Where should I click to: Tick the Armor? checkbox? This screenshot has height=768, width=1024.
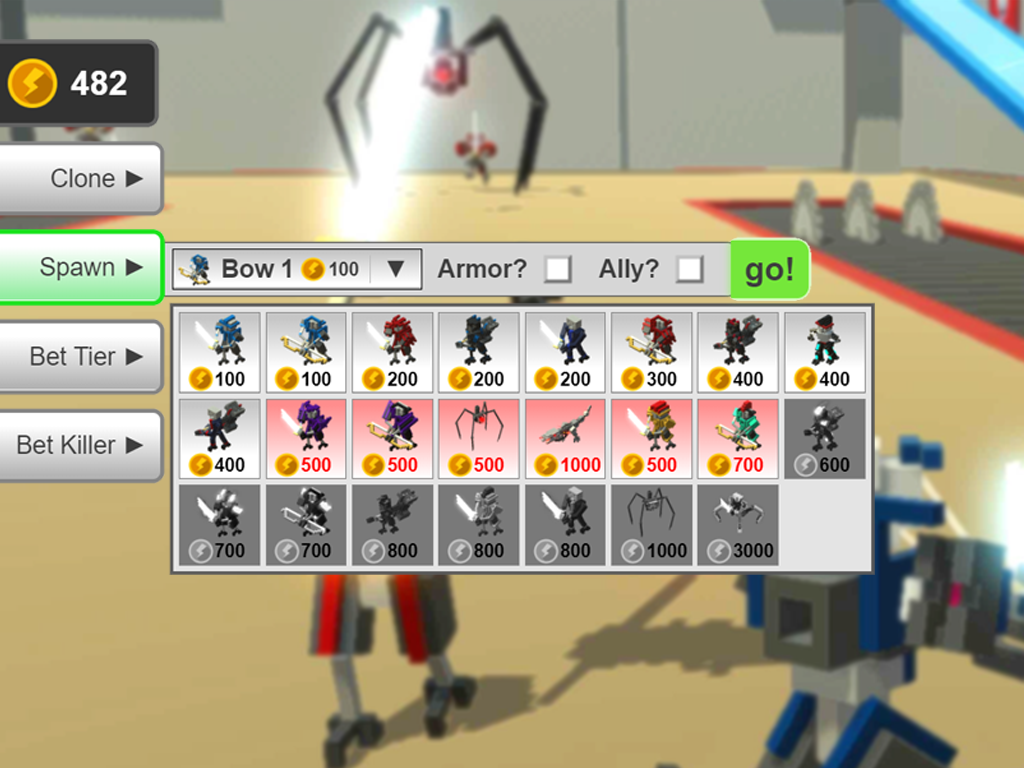(x=557, y=269)
